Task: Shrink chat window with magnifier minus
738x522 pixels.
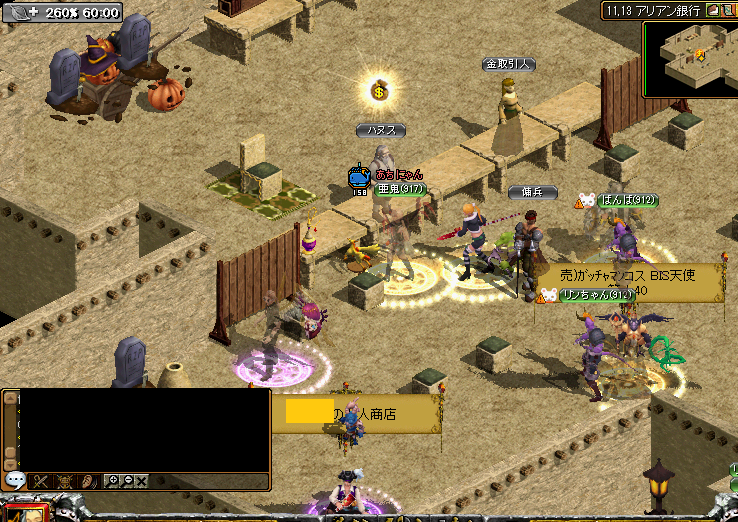Action: point(128,481)
